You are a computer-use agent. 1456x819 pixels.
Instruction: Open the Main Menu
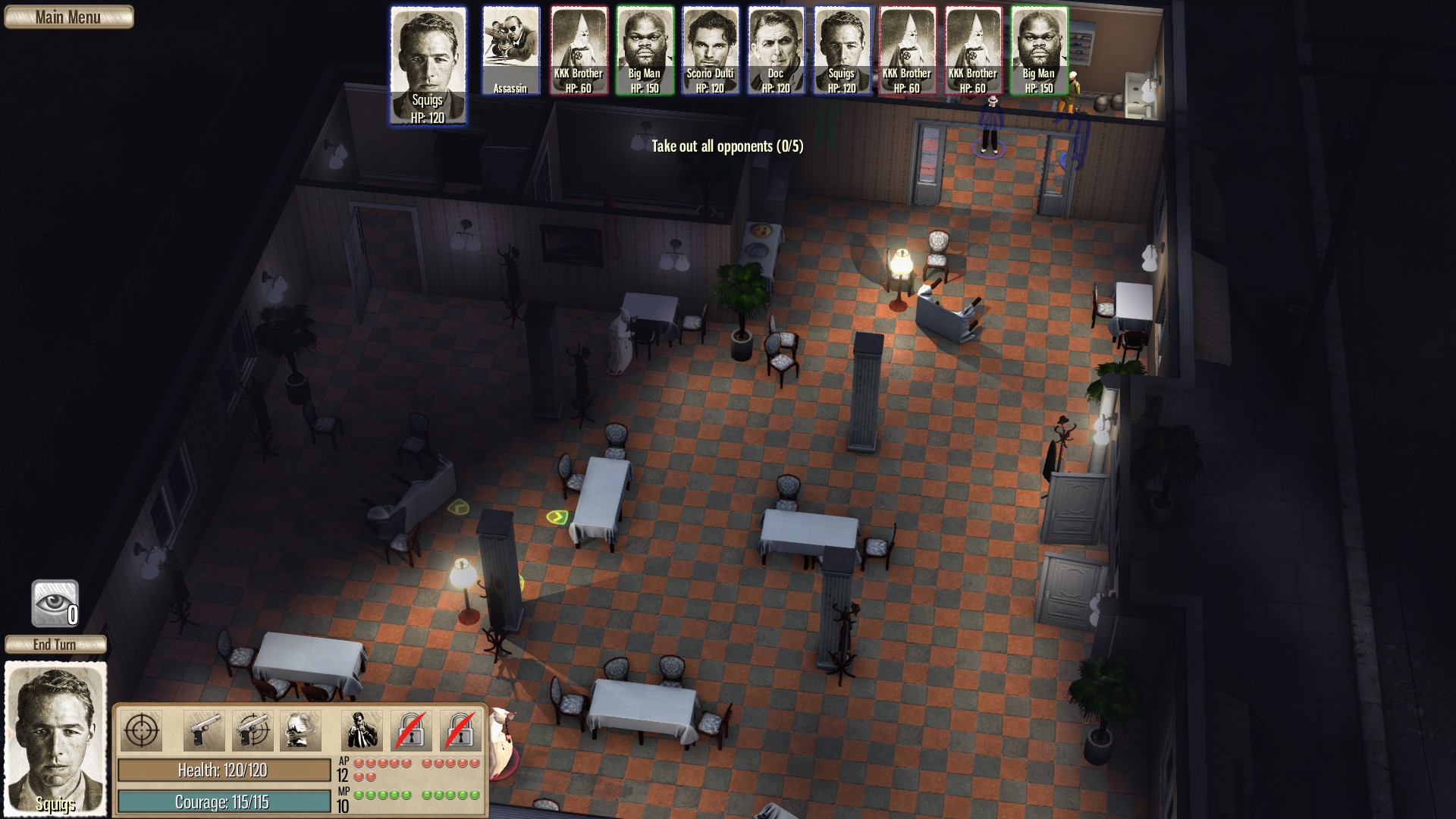click(x=68, y=17)
